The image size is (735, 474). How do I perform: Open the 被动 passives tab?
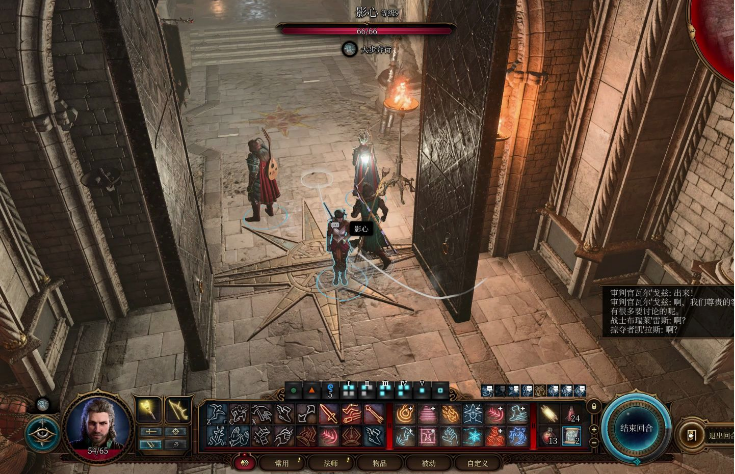coord(429,463)
